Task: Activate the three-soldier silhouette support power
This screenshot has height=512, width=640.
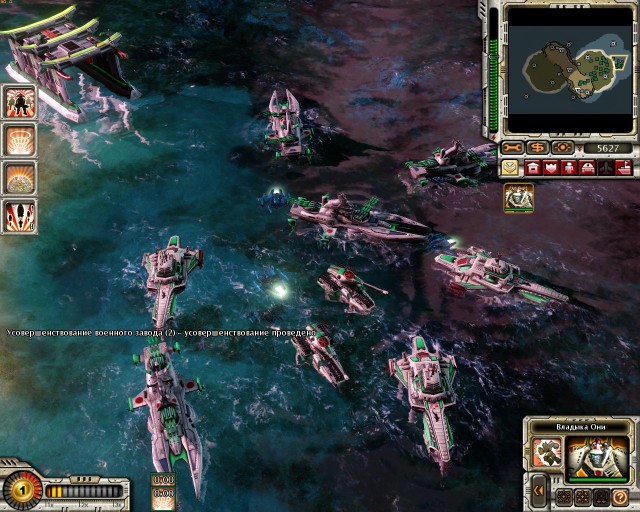Action: point(20,102)
